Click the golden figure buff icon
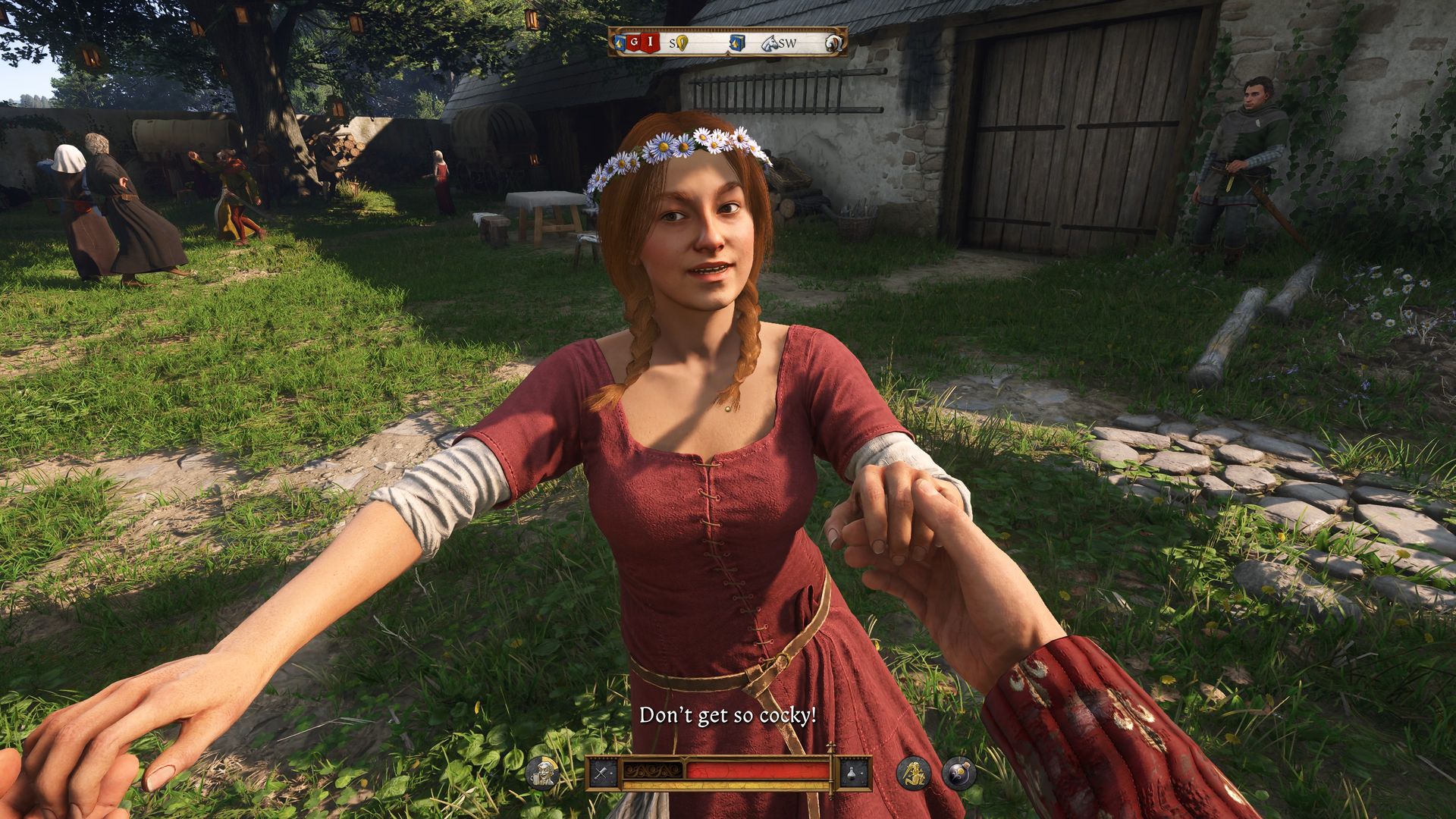The width and height of the screenshot is (1456, 819). [x=914, y=773]
